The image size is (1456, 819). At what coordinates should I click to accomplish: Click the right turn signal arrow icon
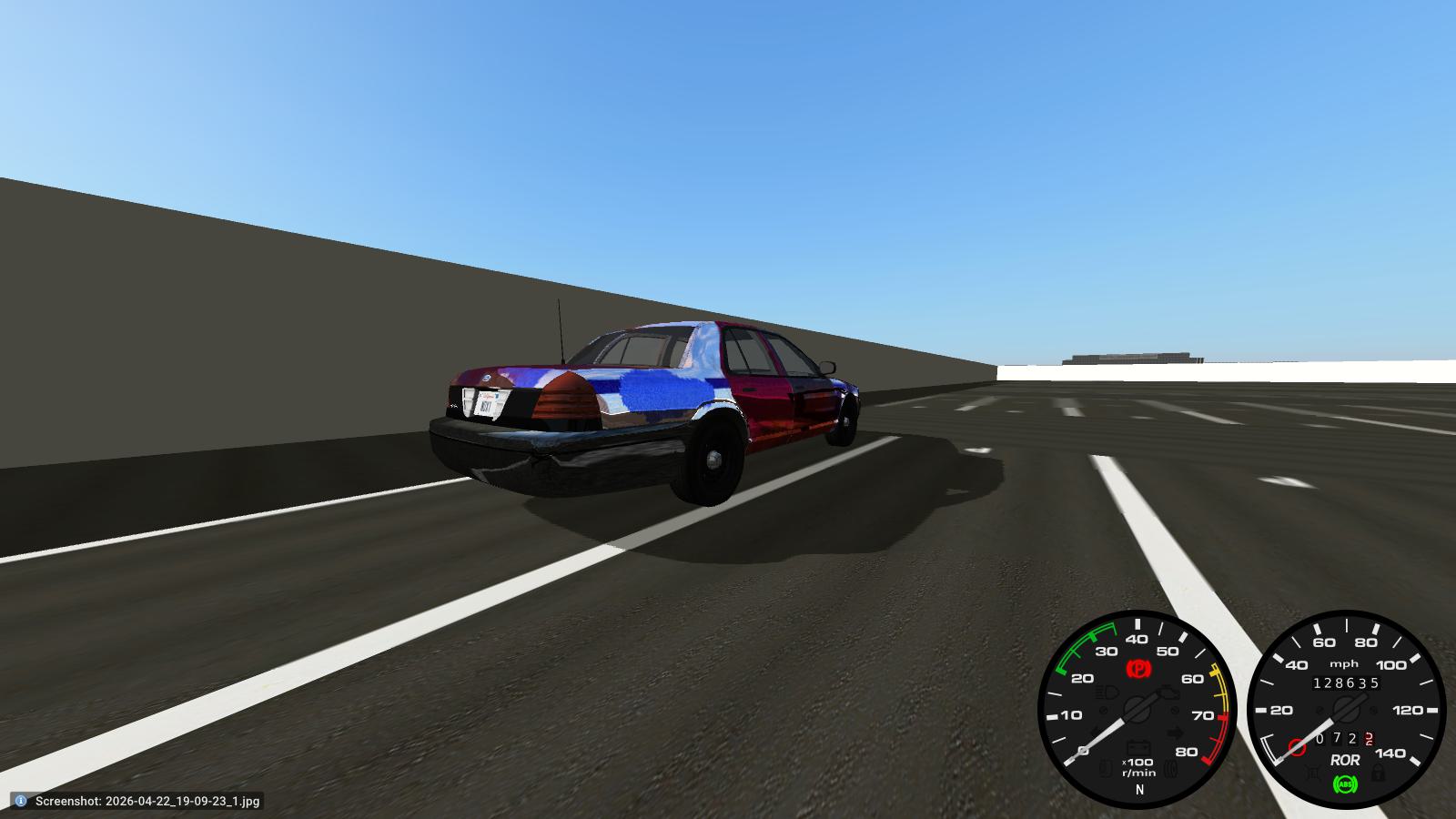pos(1175,732)
